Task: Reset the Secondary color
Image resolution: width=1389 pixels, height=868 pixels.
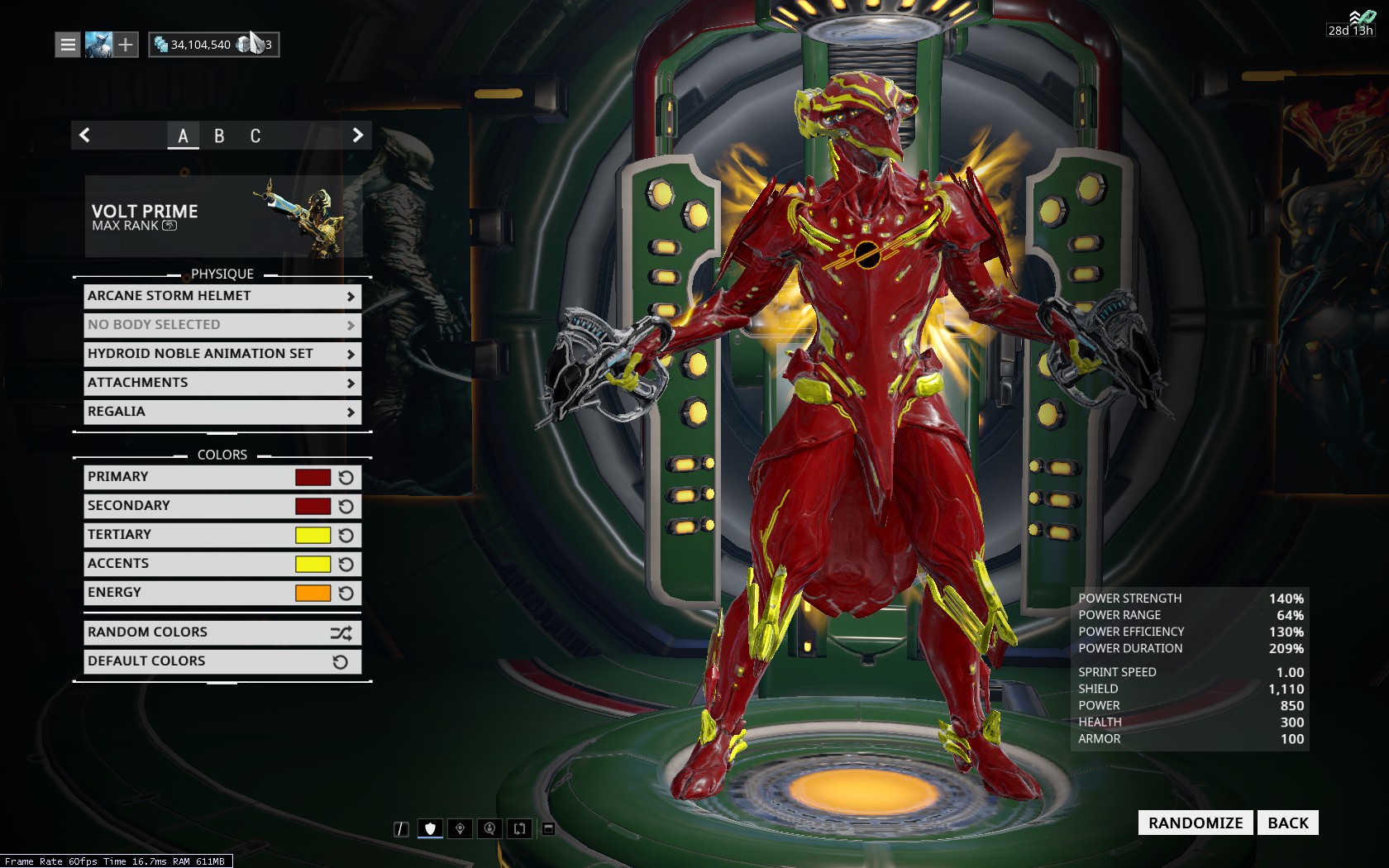Action: click(x=346, y=506)
